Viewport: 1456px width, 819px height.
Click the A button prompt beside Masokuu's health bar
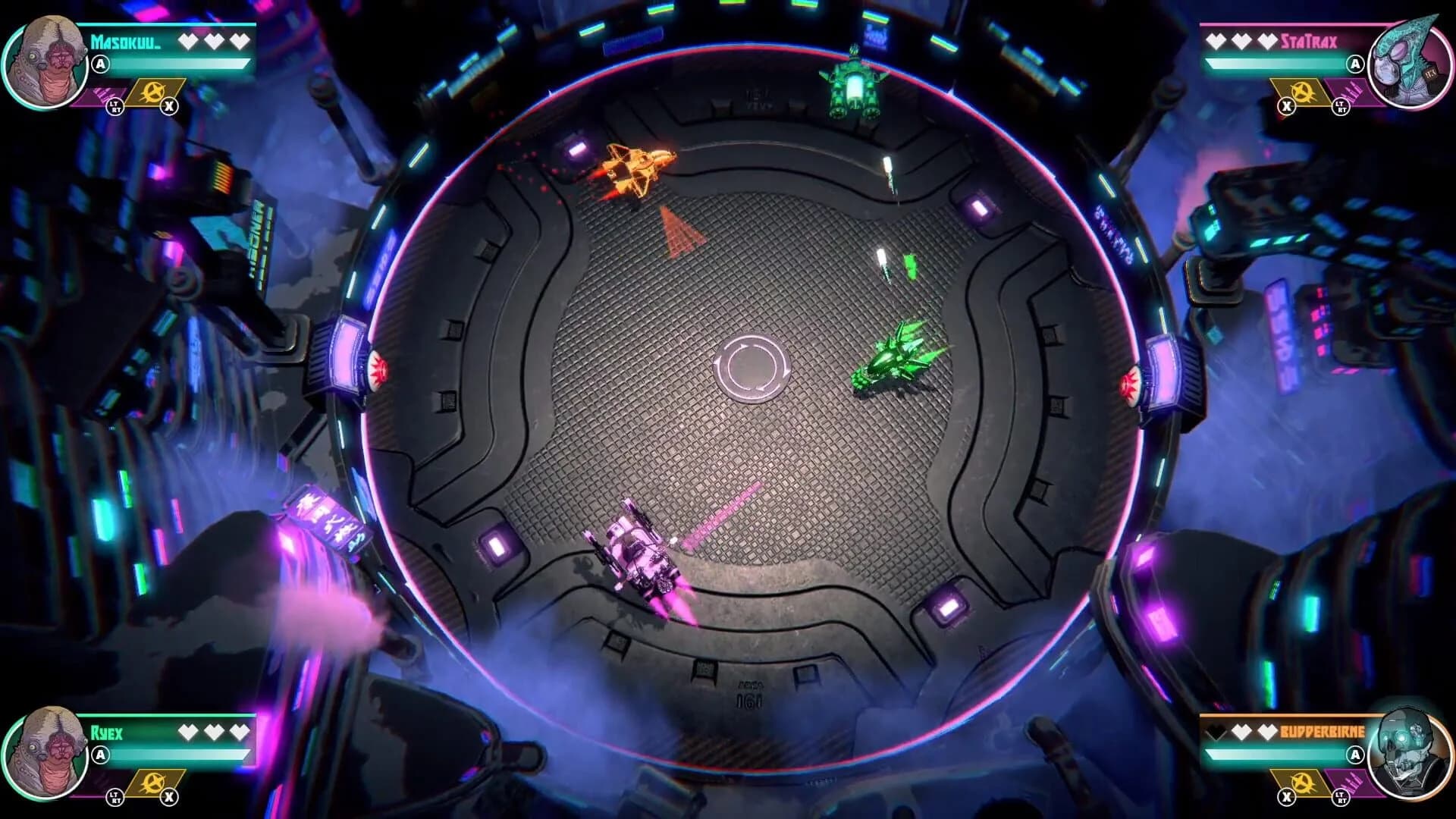coord(99,64)
